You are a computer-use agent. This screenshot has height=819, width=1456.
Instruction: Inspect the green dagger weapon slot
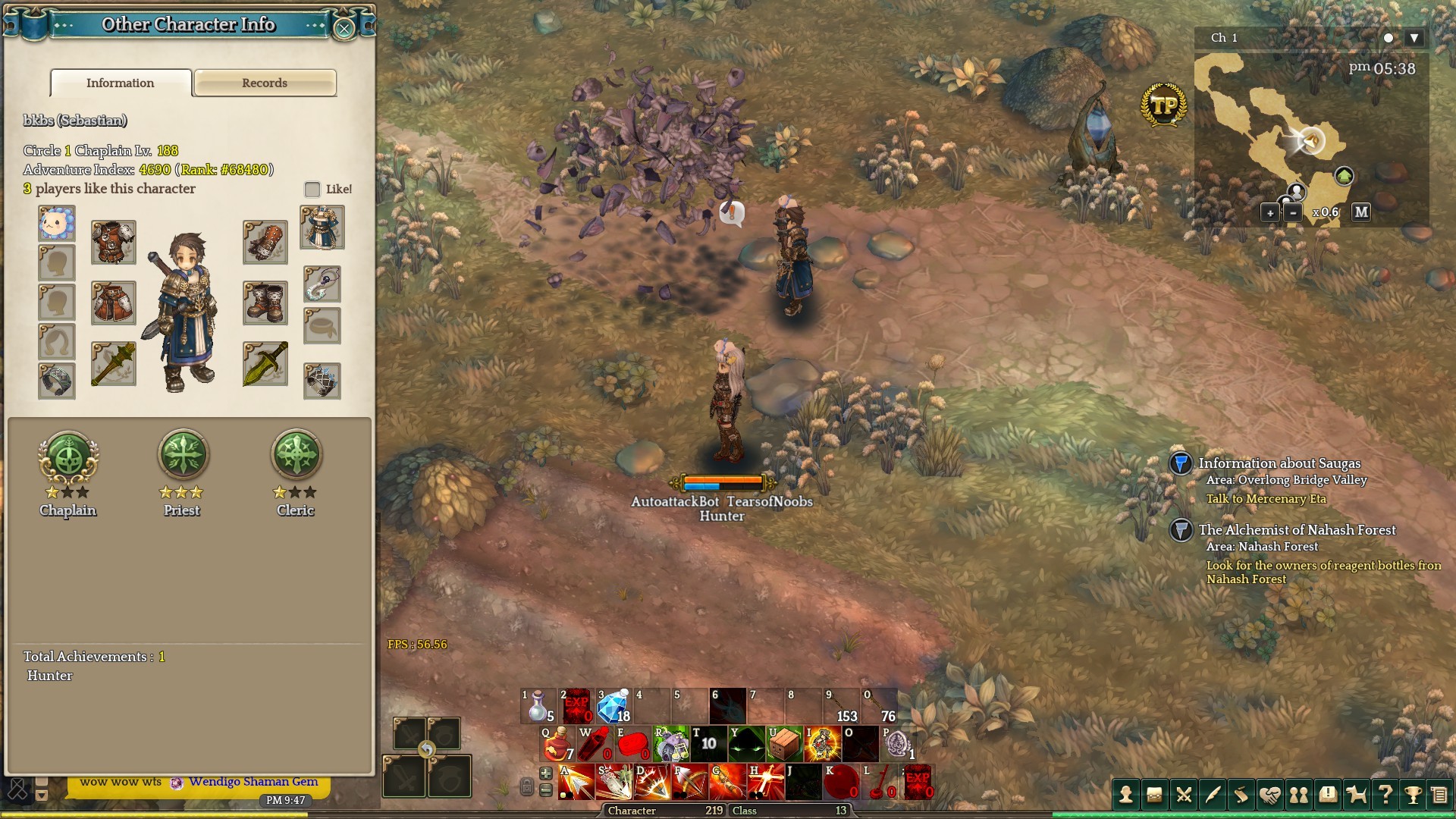[x=265, y=363]
